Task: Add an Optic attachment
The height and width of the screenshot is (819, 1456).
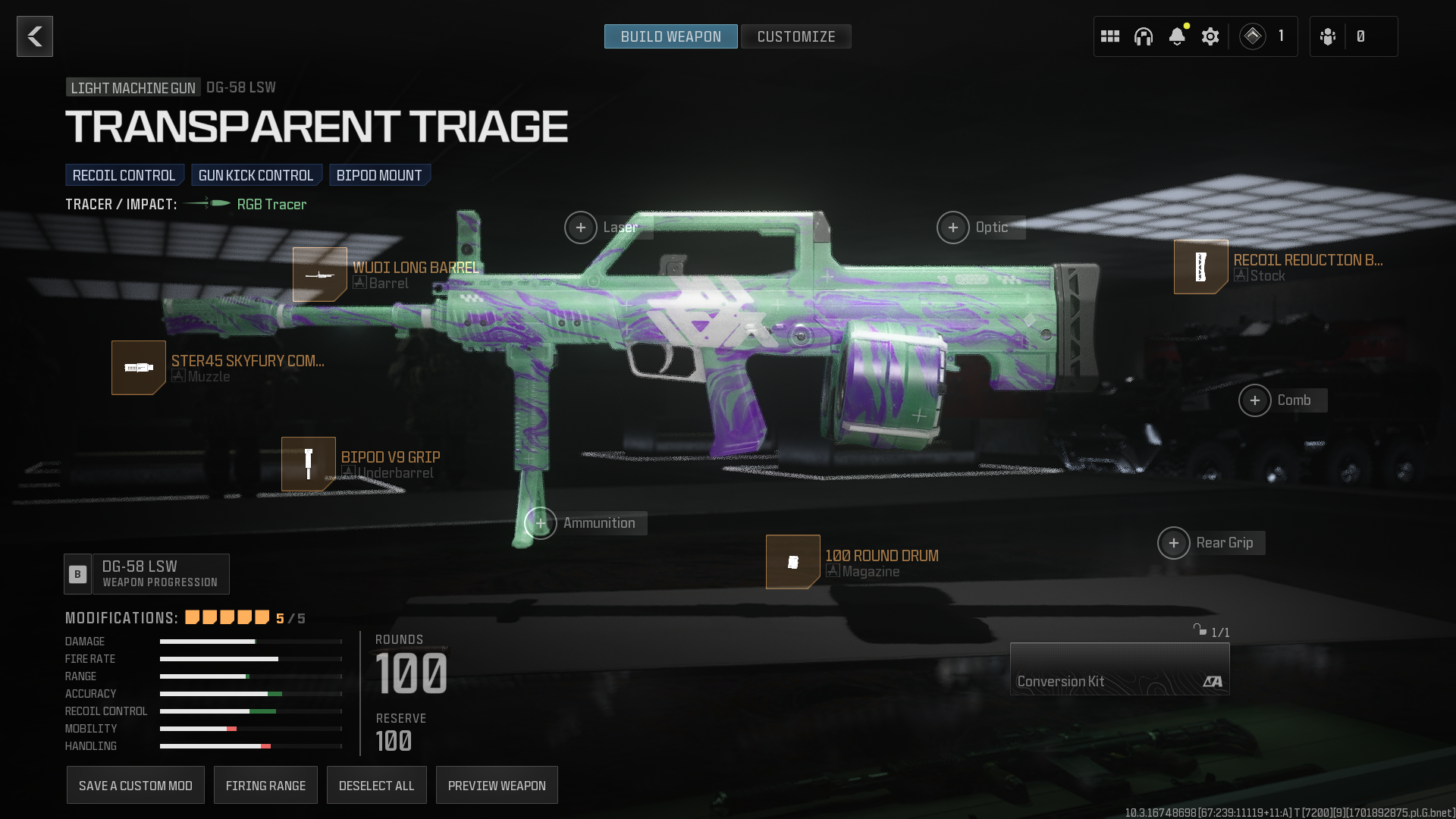Action: pos(953,227)
